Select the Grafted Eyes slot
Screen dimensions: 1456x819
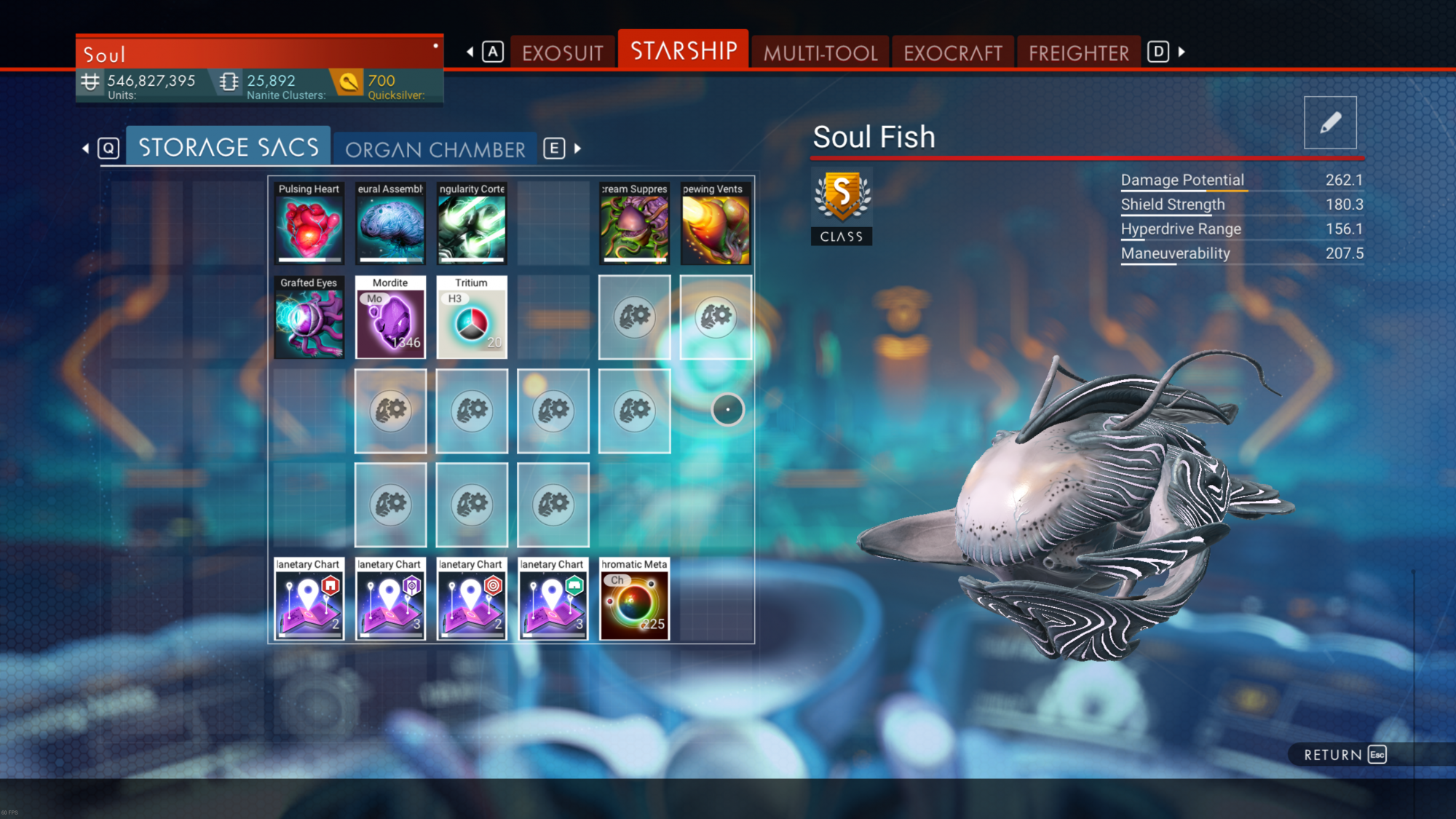[x=309, y=317]
